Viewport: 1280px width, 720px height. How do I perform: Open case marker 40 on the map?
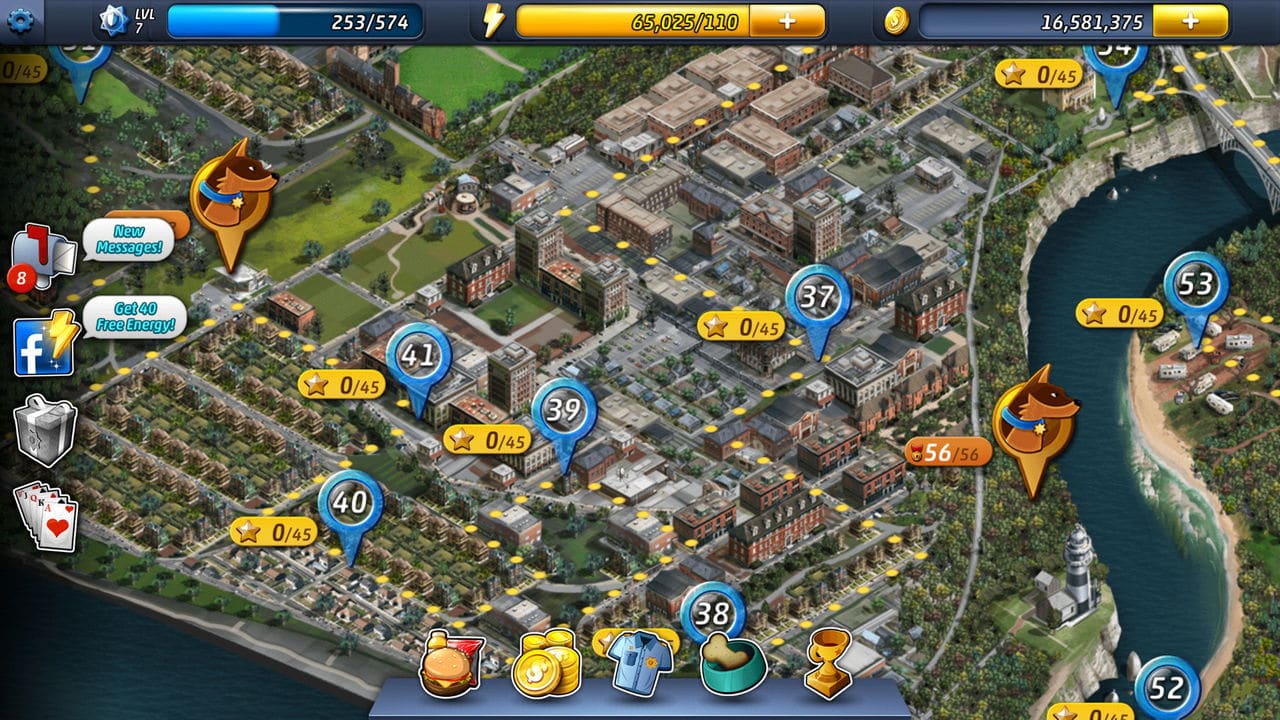pos(350,503)
